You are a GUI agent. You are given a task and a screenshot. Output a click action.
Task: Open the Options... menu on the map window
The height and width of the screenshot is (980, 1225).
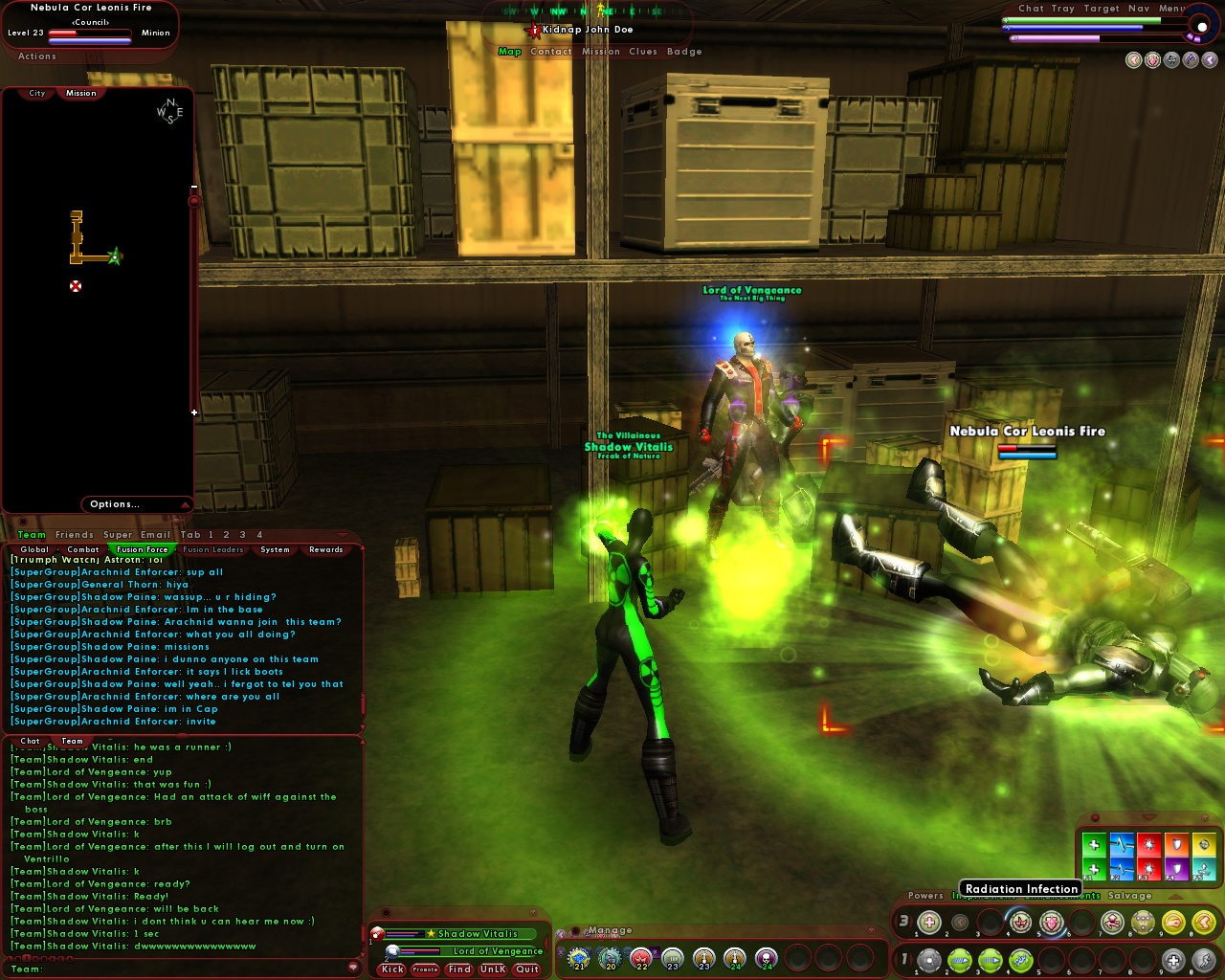tap(115, 504)
